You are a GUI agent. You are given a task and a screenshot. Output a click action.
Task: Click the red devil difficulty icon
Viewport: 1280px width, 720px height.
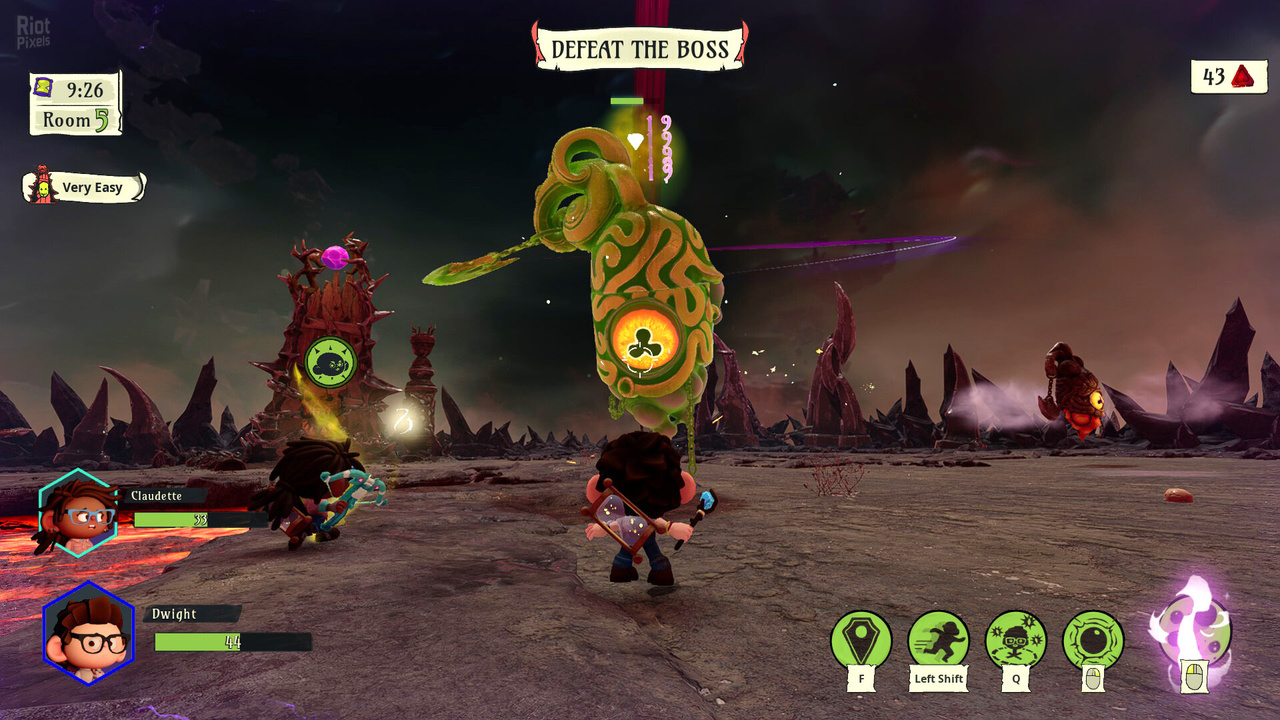pyautogui.click(x=40, y=185)
